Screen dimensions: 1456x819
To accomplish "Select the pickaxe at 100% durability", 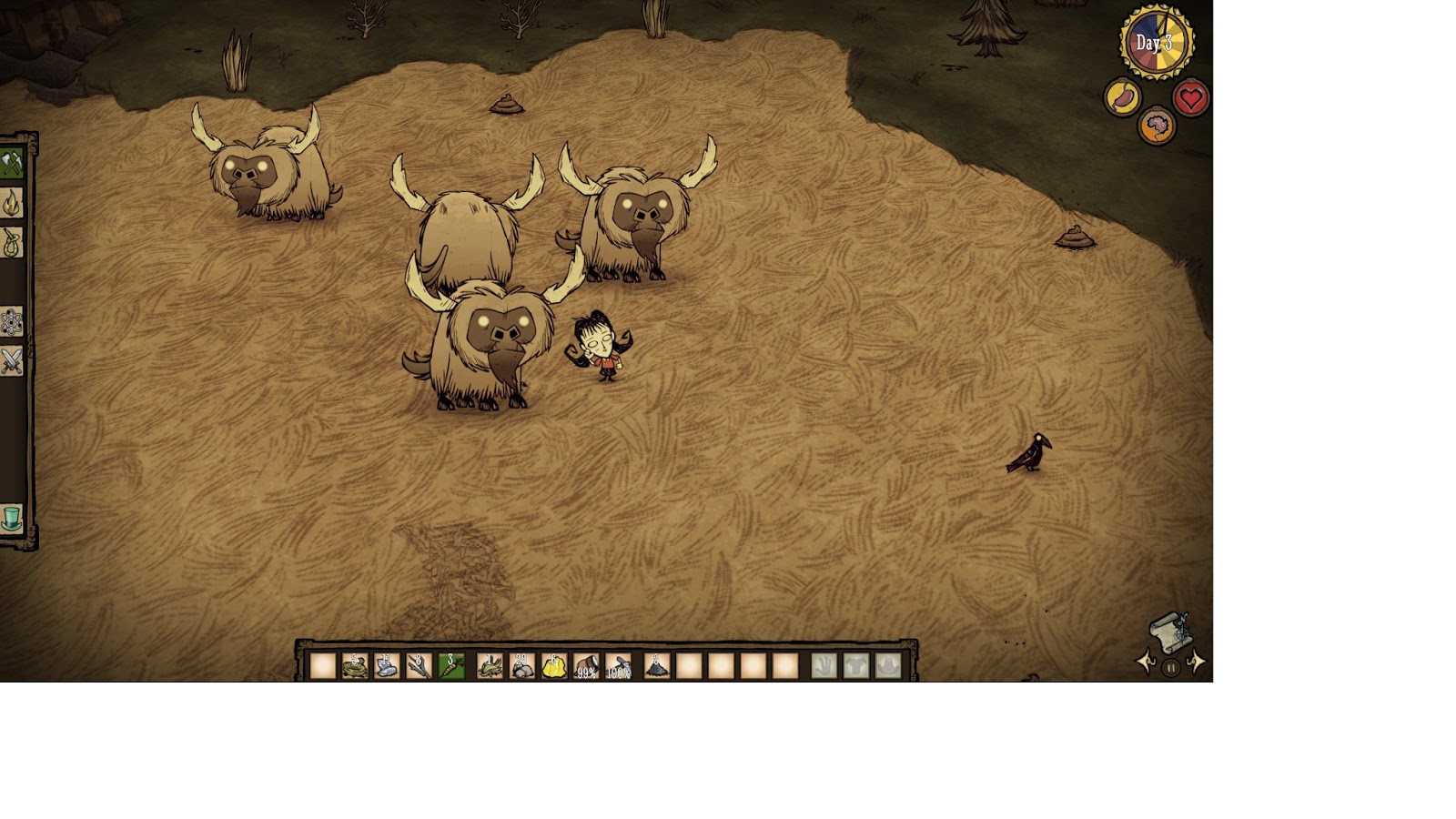I will coord(618,666).
